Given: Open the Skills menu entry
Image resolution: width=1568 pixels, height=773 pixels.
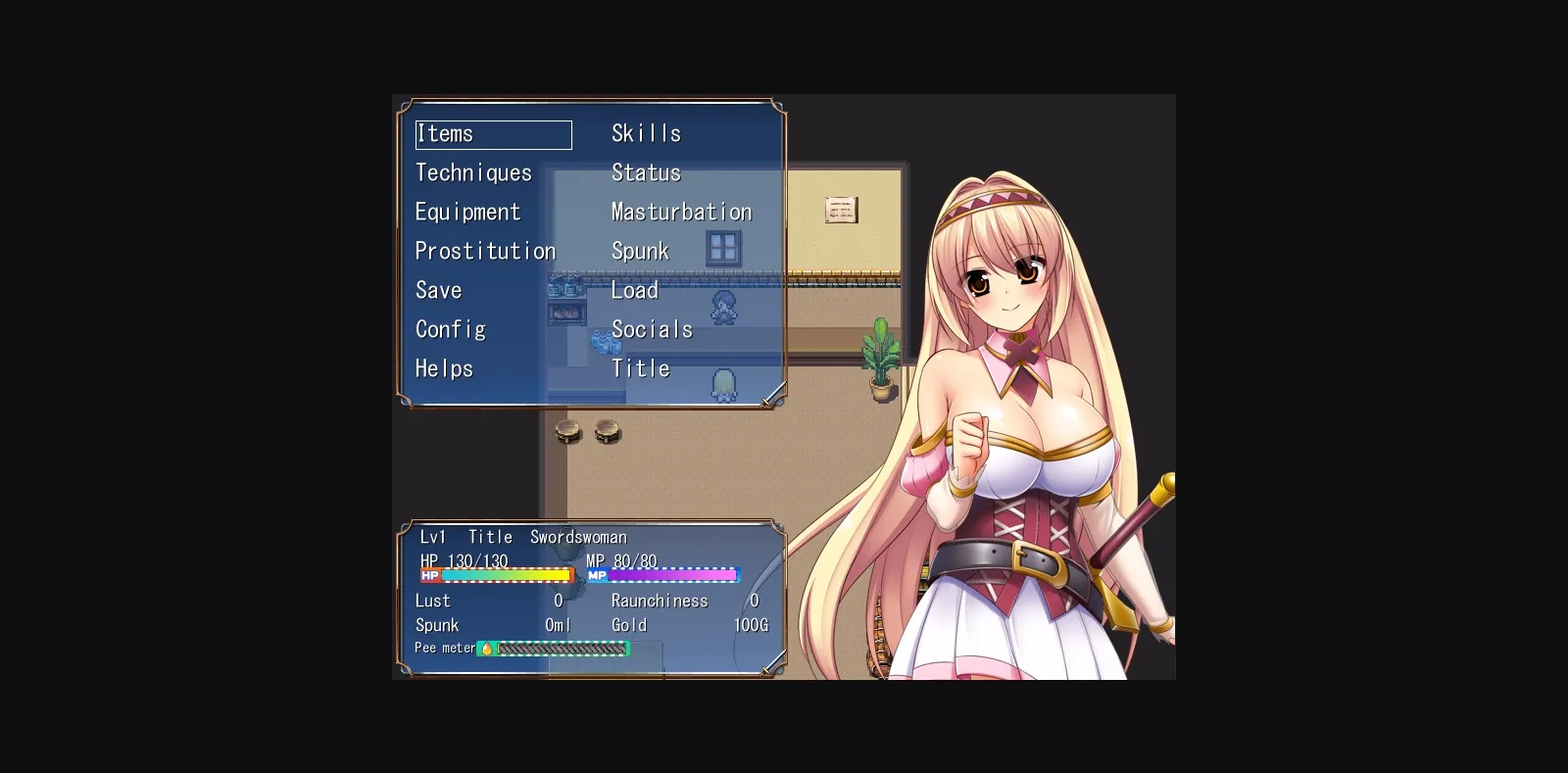Looking at the screenshot, I should click(647, 133).
